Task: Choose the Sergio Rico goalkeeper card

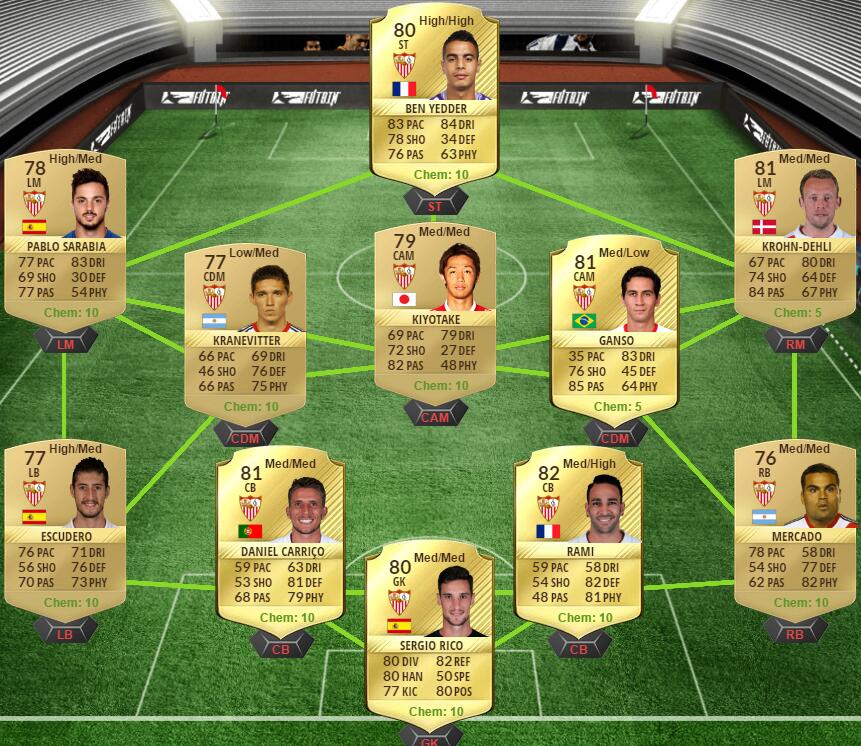Action: 427,635
